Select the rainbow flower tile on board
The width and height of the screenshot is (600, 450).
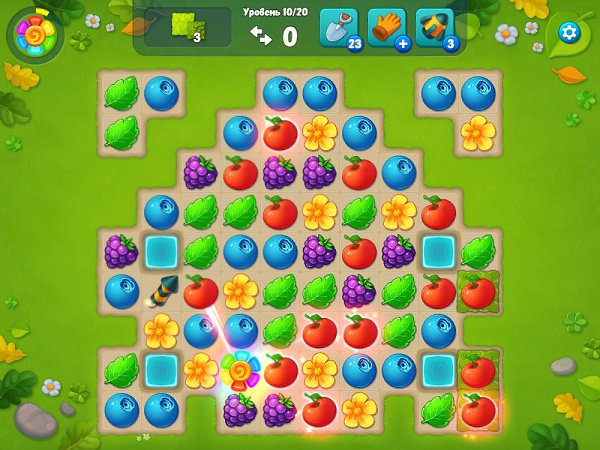(240, 370)
